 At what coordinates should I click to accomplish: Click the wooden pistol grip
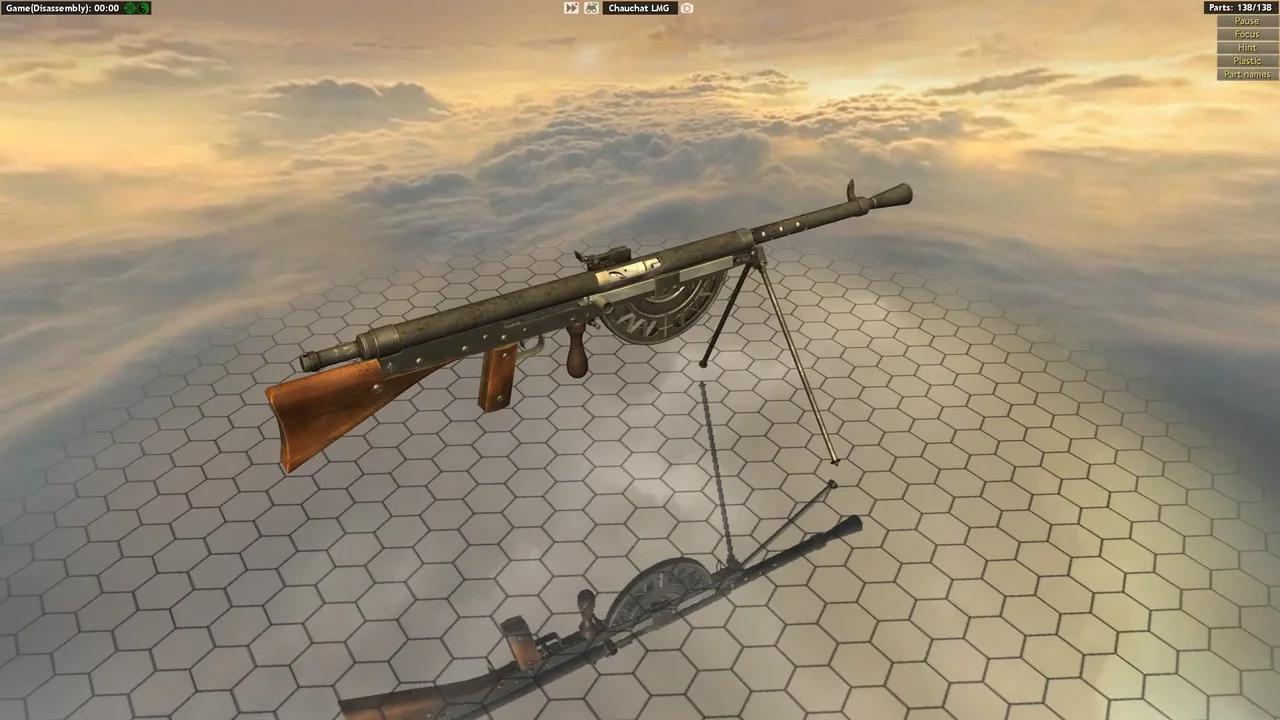(574, 345)
